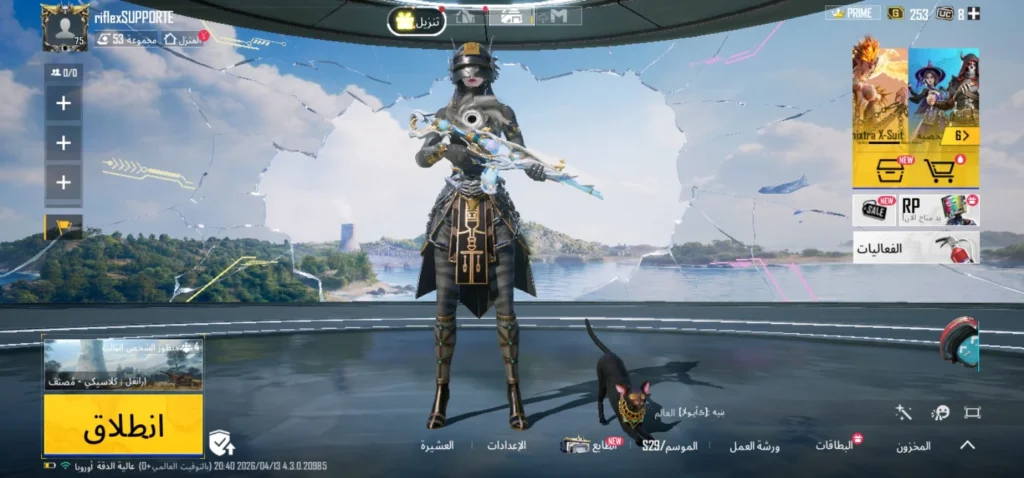Open the emote face icon
The image size is (1024, 478).
click(940, 412)
